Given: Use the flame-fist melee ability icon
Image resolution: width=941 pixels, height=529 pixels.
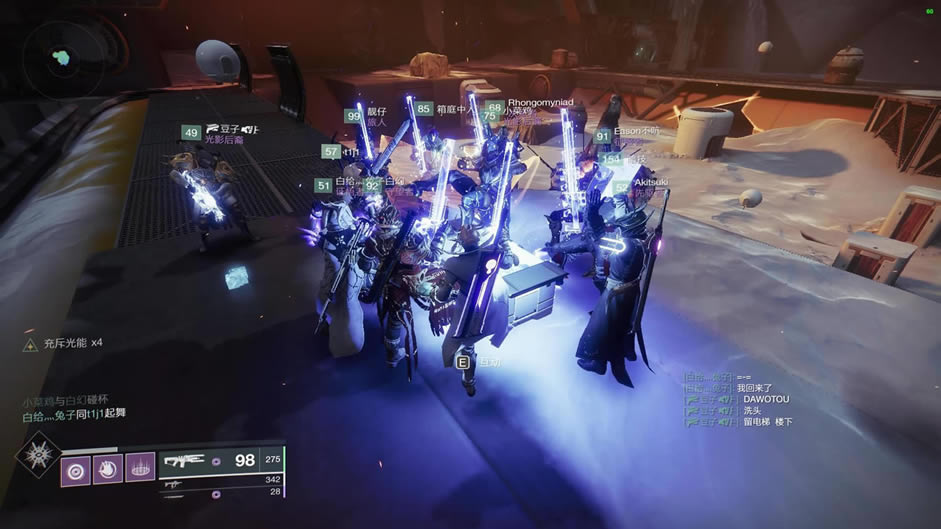Looking at the screenshot, I should pos(108,469).
